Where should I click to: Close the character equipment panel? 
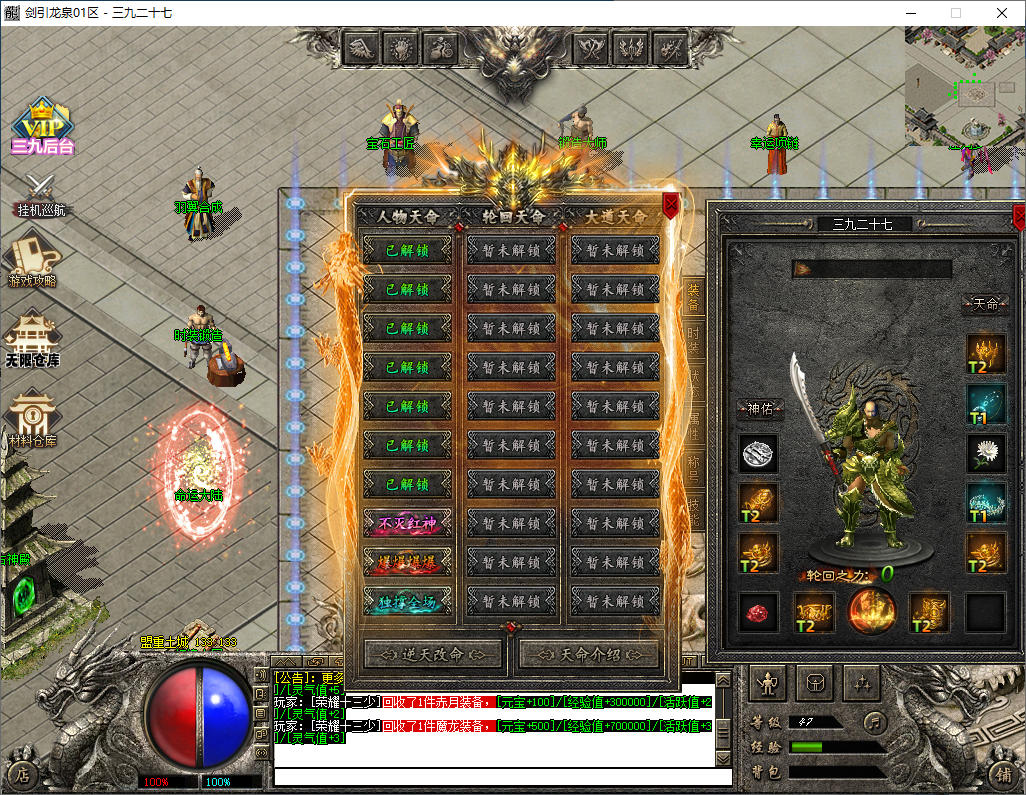1019,216
